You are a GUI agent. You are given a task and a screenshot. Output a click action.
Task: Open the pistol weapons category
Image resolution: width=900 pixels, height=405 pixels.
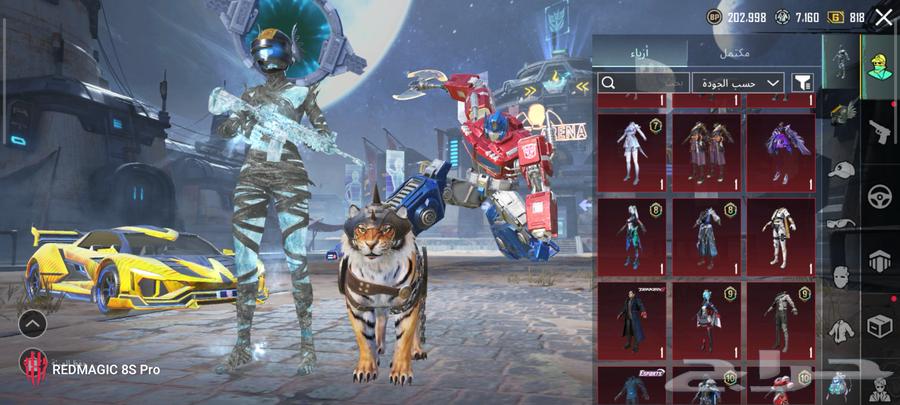coord(880,131)
